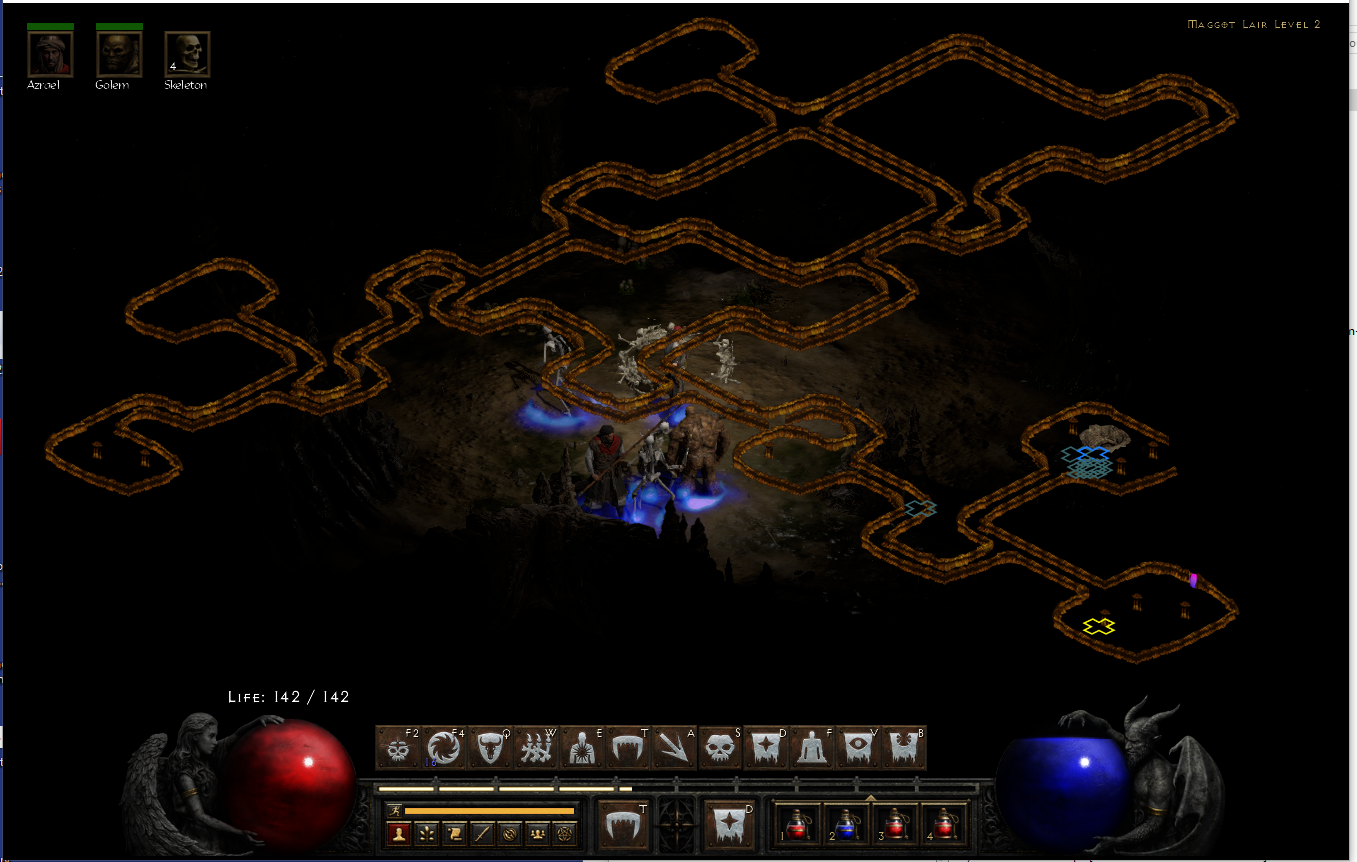
Task: Open the character screen from the mini panel
Action: click(x=400, y=833)
